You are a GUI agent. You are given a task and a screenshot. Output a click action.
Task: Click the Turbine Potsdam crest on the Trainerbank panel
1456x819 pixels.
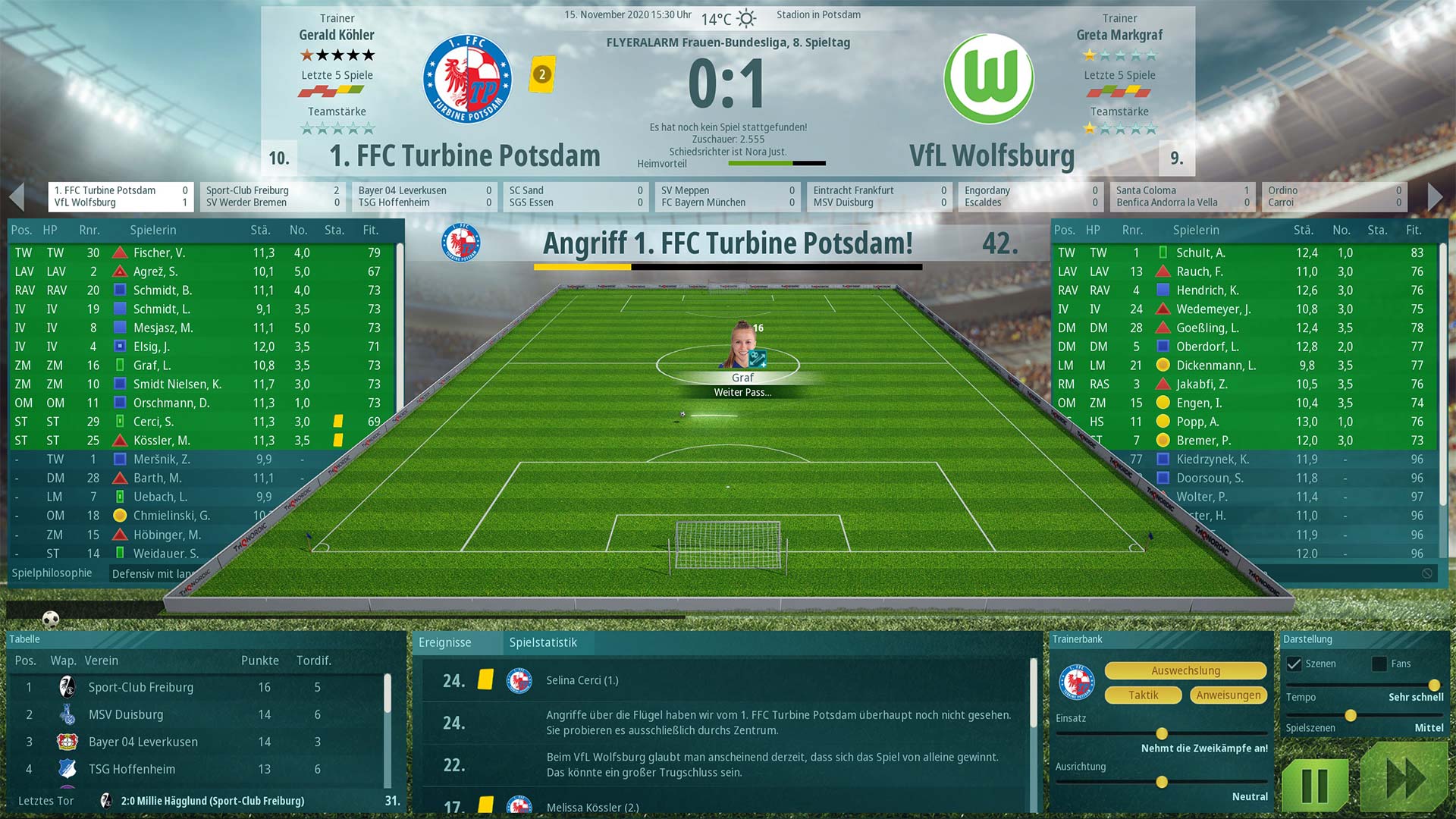(x=1078, y=682)
